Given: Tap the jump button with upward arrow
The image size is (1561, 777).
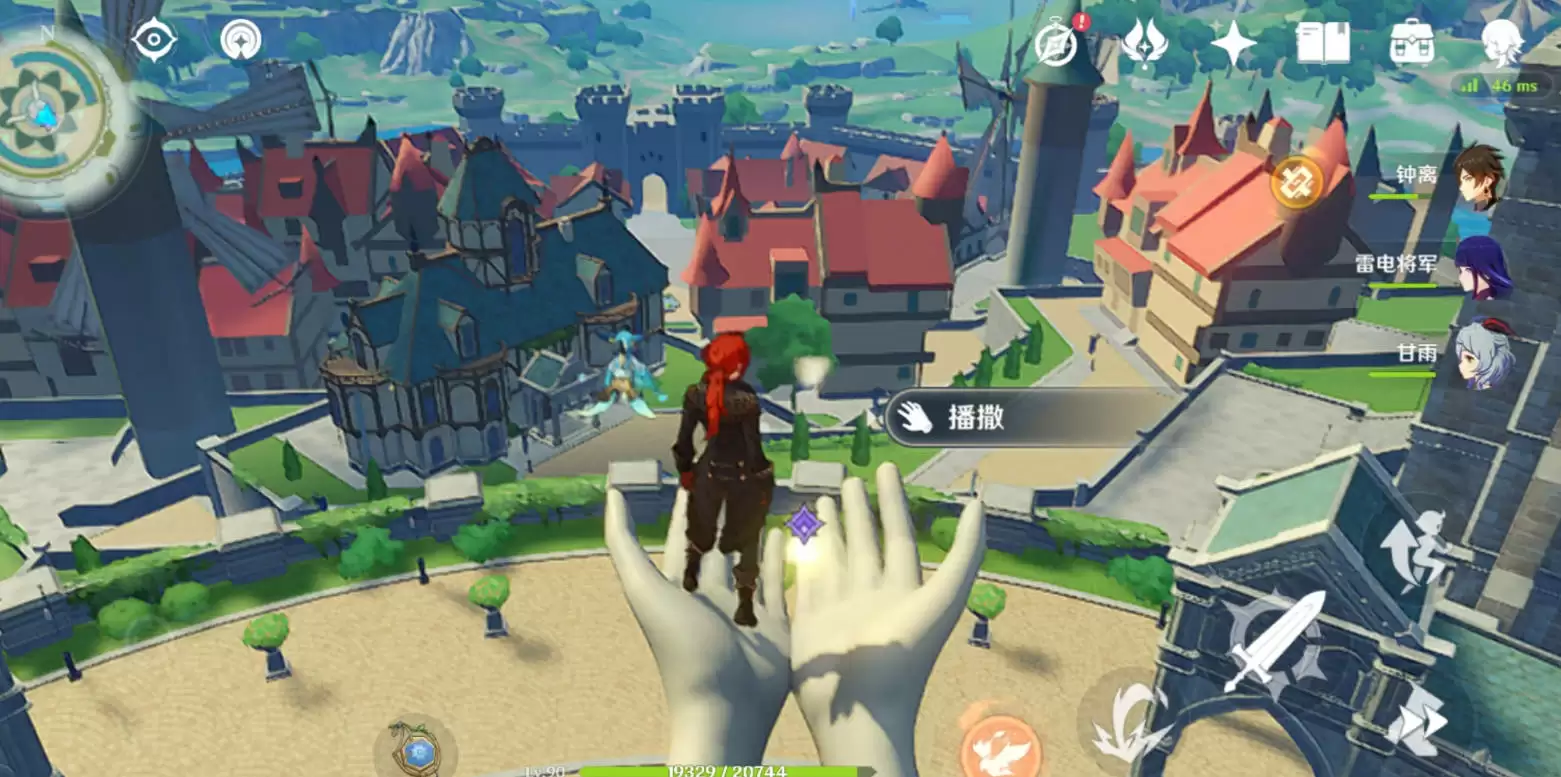Looking at the screenshot, I should click(1412, 548).
